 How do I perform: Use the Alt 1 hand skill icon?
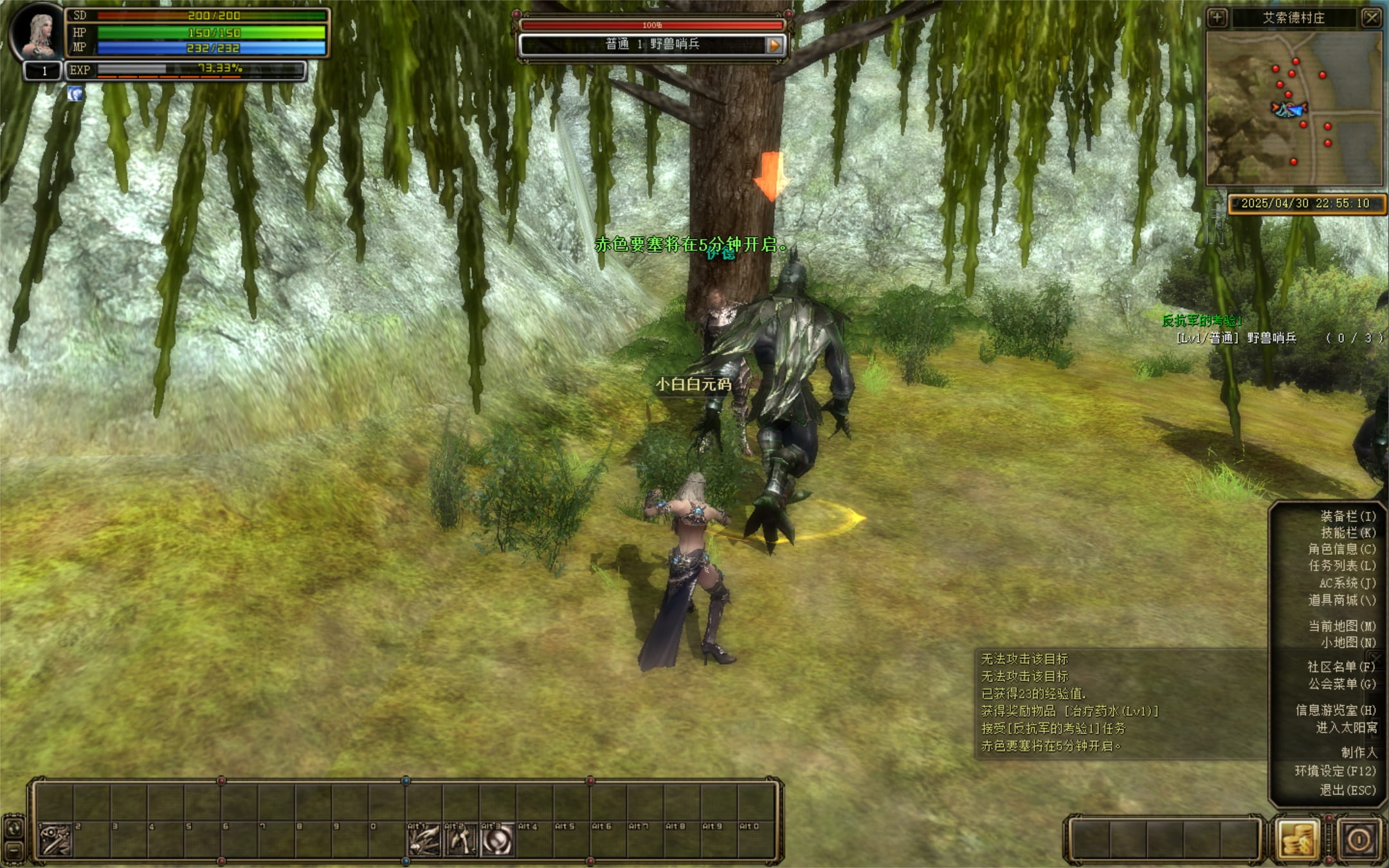424,839
